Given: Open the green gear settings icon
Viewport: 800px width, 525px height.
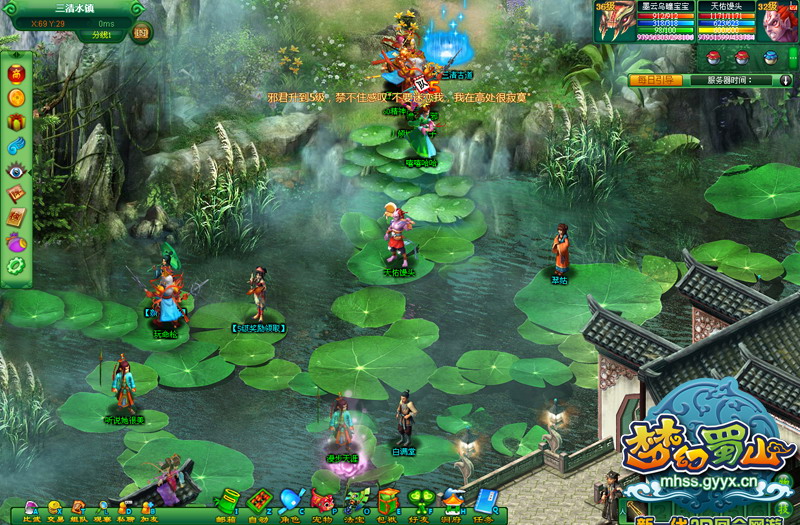Looking at the screenshot, I should pyautogui.click(x=16, y=266).
